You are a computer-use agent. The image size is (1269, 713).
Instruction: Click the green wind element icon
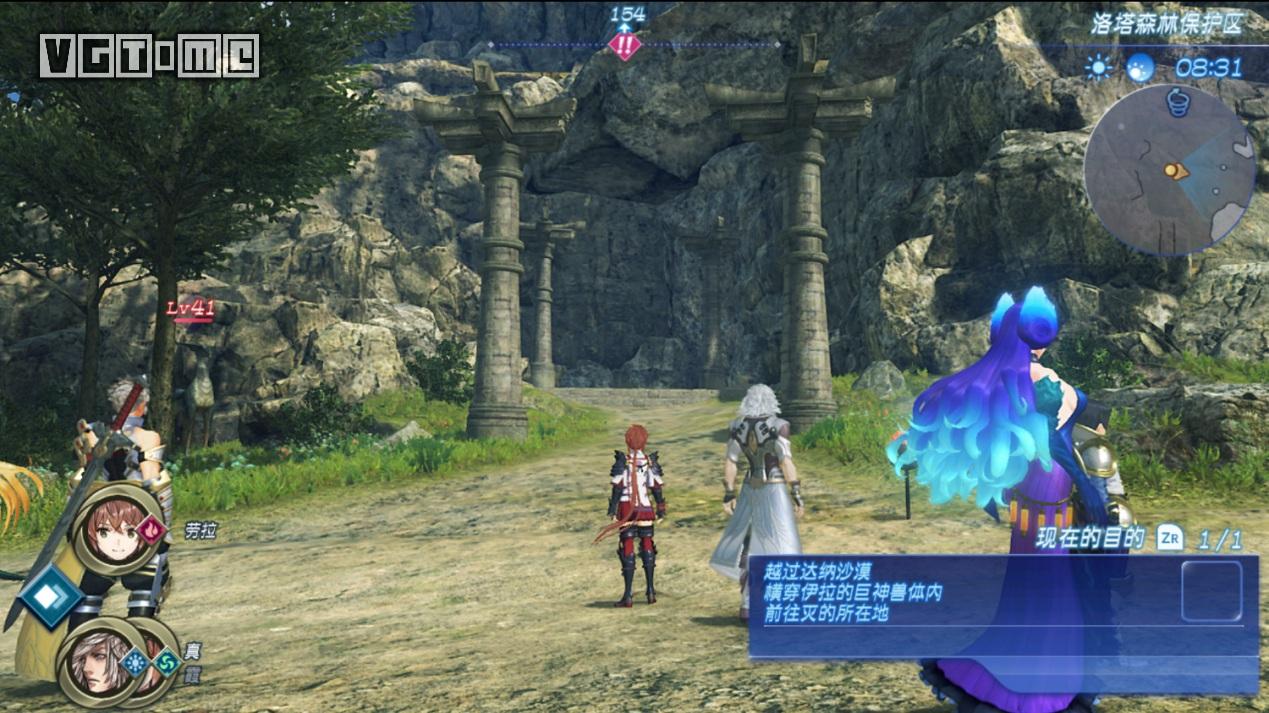pos(164,661)
